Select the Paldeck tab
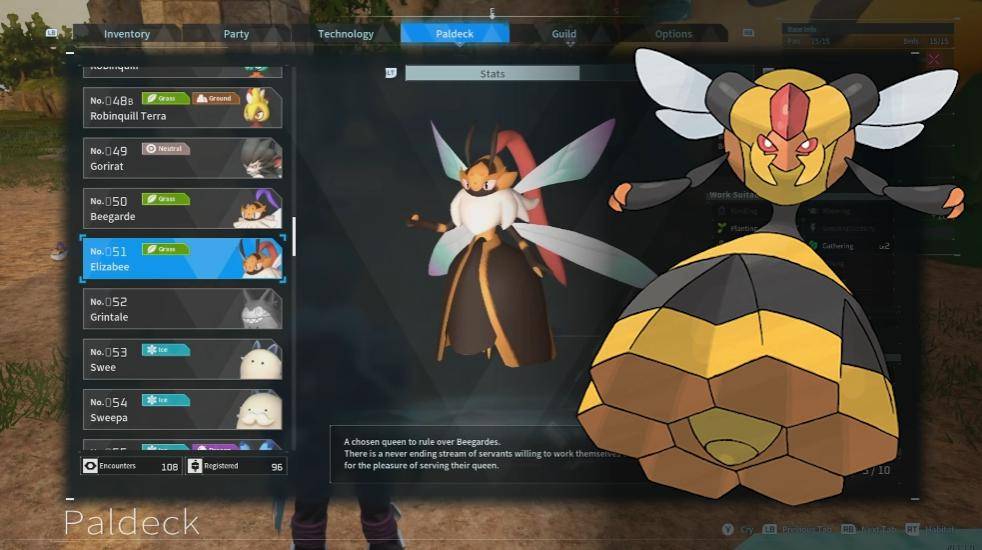This screenshot has width=982, height=550. pos(455,34)
